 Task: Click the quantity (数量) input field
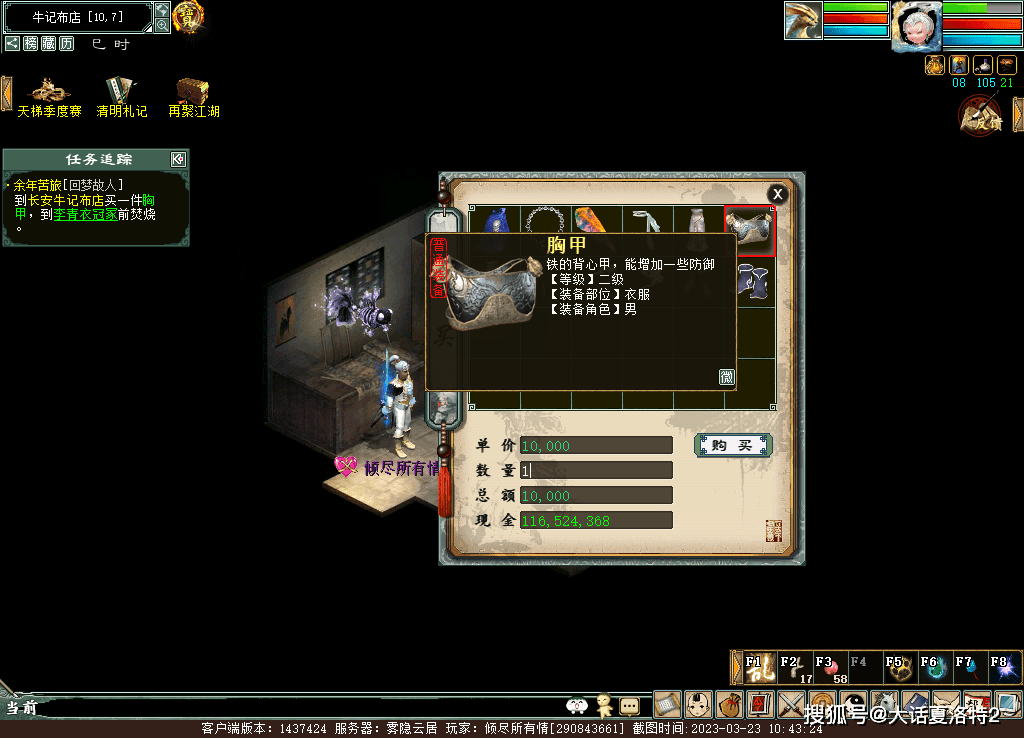[596, 470]
